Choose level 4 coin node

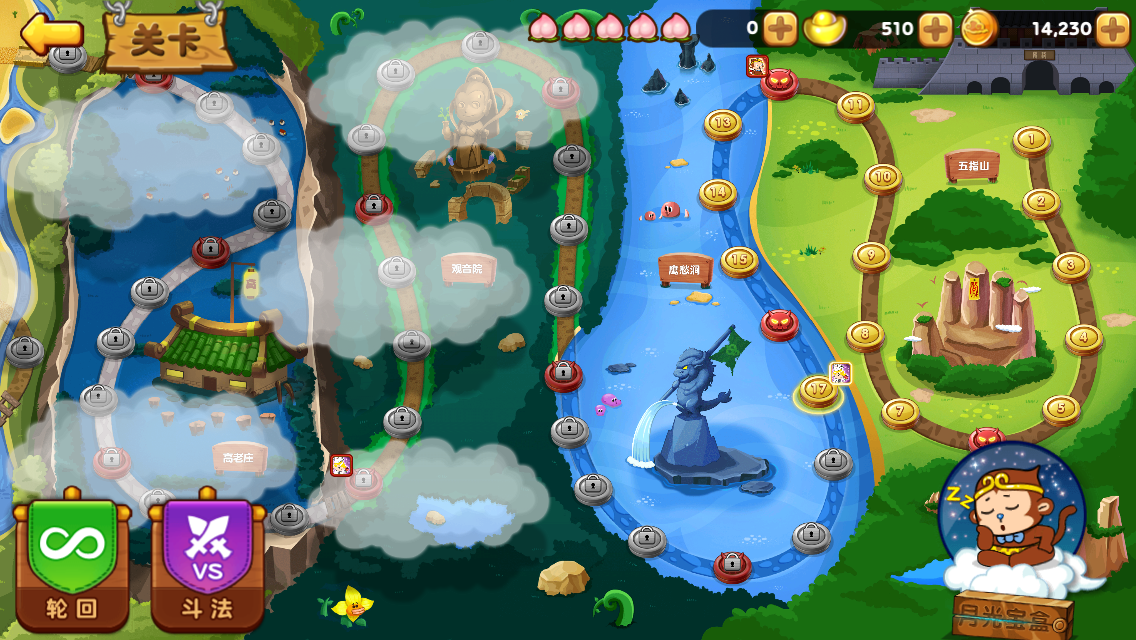click(x=1084, y=338)
